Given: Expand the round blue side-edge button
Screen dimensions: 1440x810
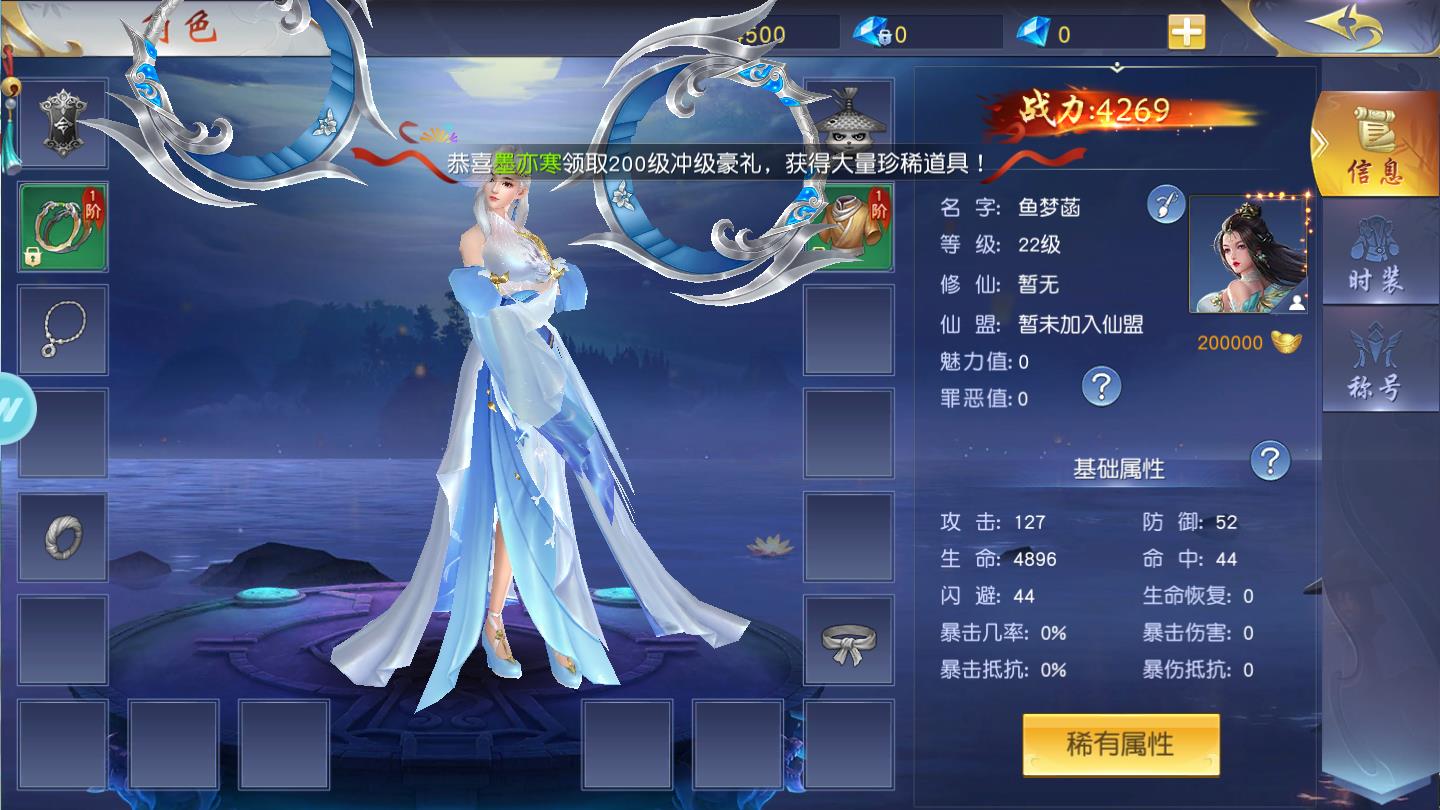Looking at the screenshot, I should coord(14,409).
